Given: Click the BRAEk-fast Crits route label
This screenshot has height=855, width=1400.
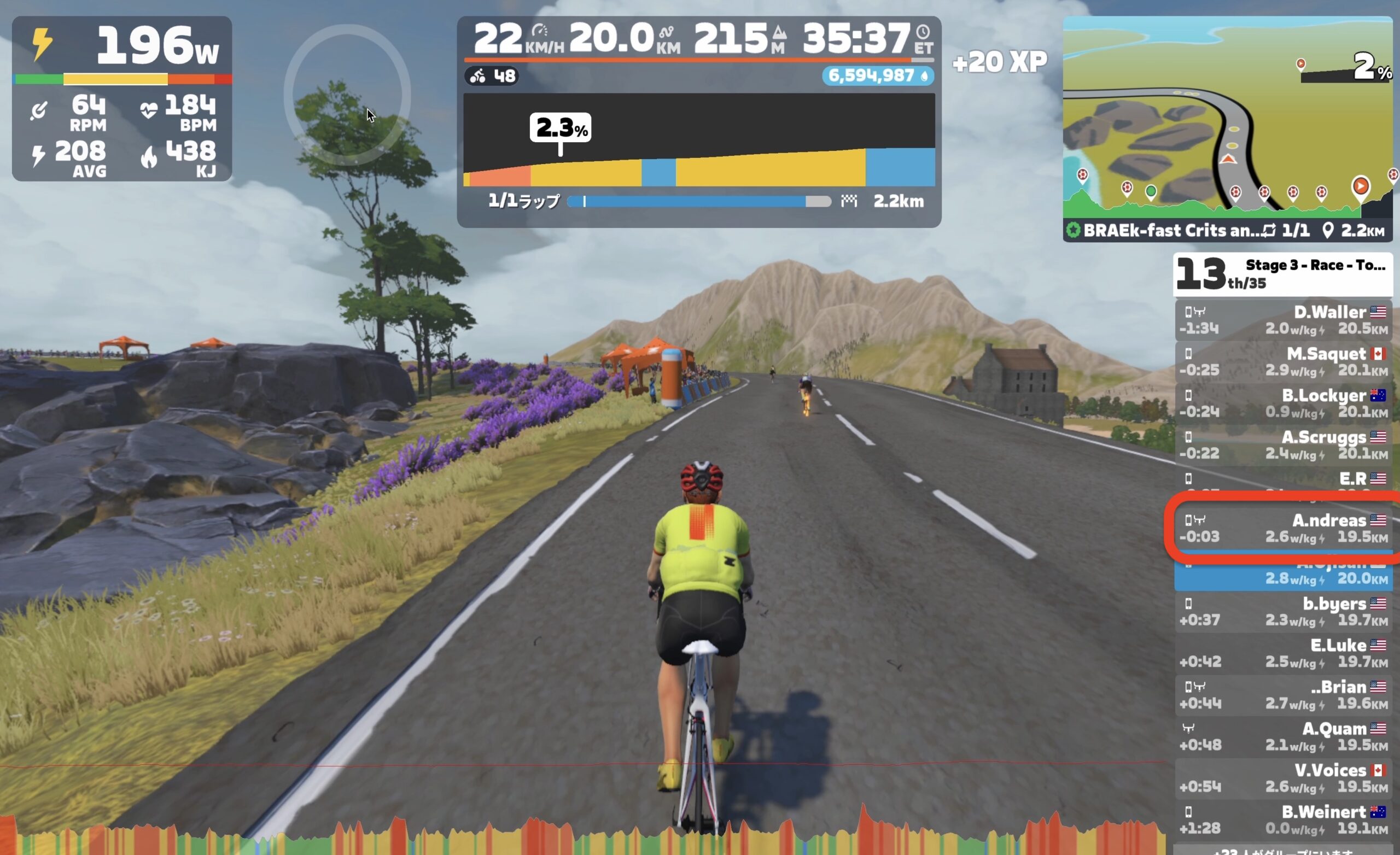Looking at the screenshot, I should (x=1170, y=231).
